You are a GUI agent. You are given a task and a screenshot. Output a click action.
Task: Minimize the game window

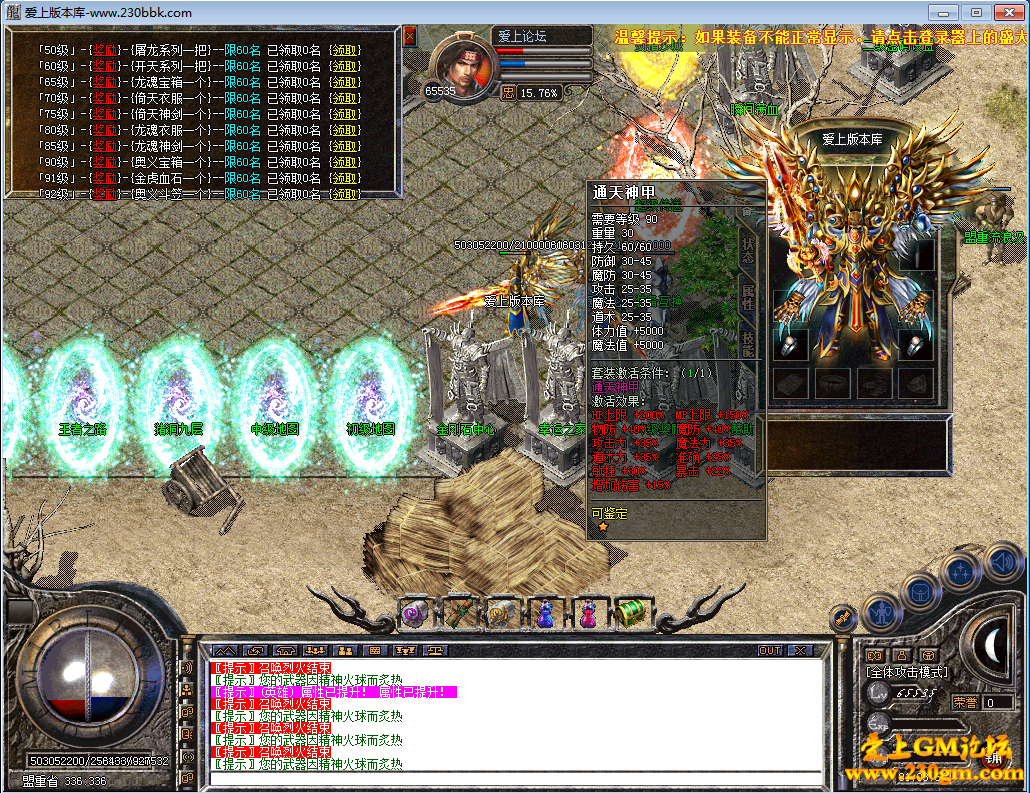click(944, 12)
